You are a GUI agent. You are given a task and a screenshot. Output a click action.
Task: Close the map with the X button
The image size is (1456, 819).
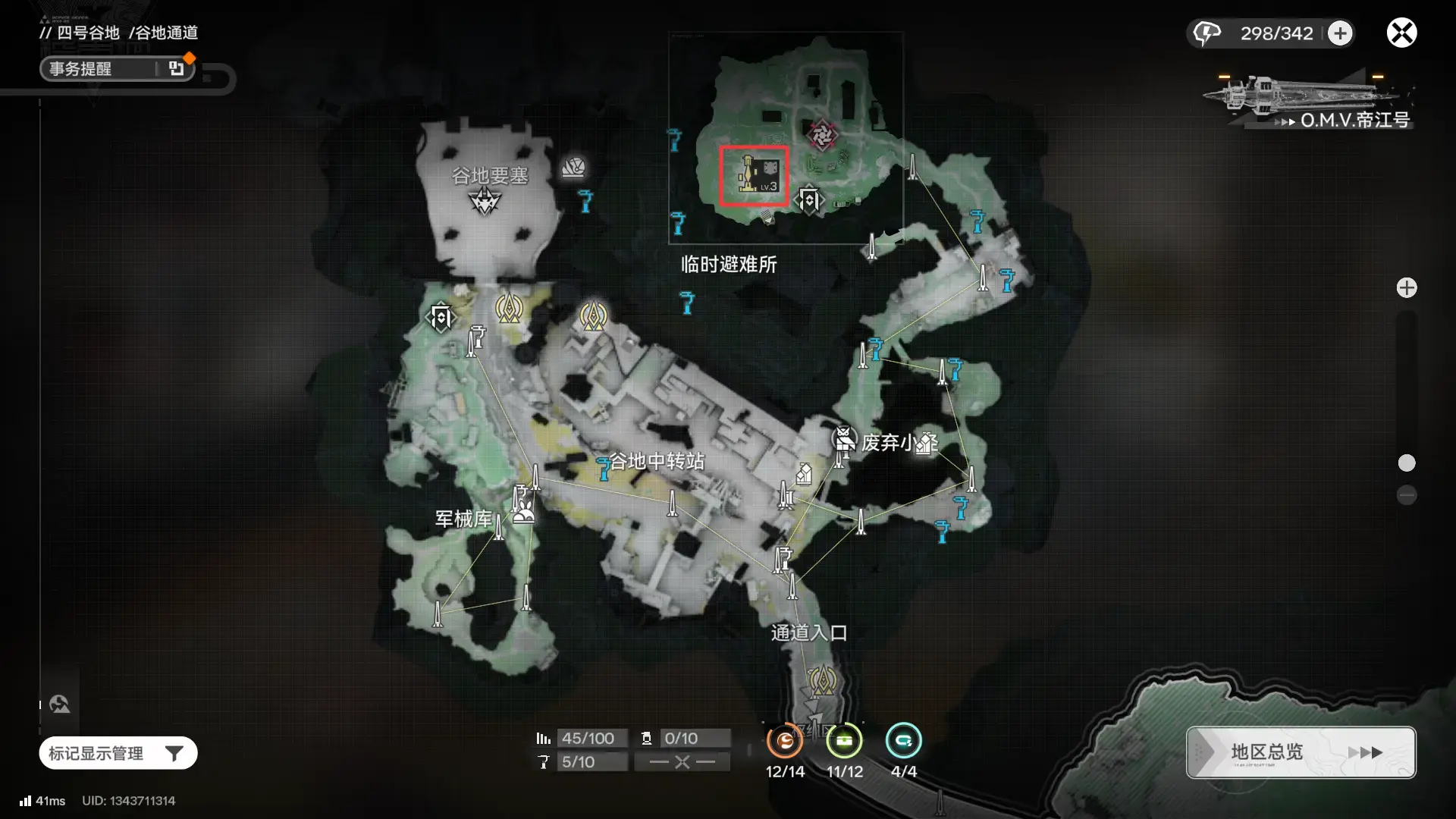pyautogui.click(x=1401, y=33)
